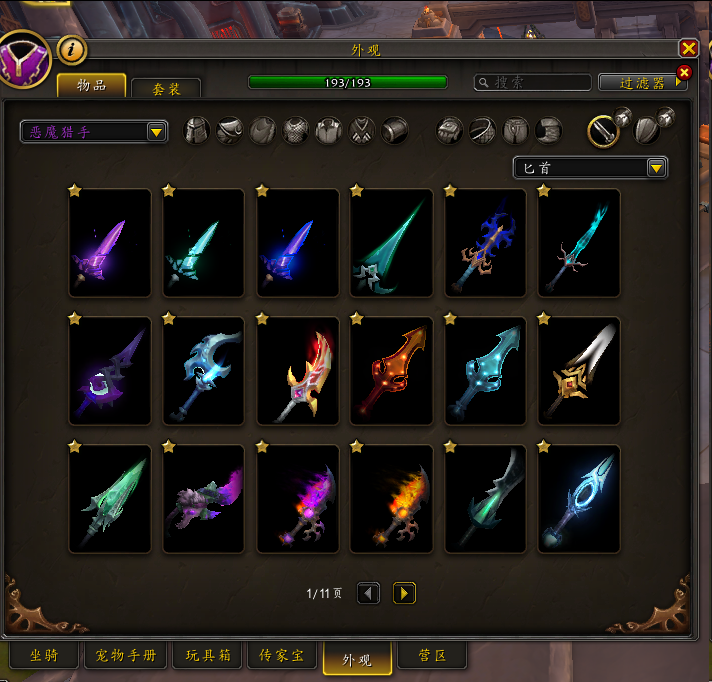Open the 匕首 weapon type dropdown

click(x=656, y=168)
